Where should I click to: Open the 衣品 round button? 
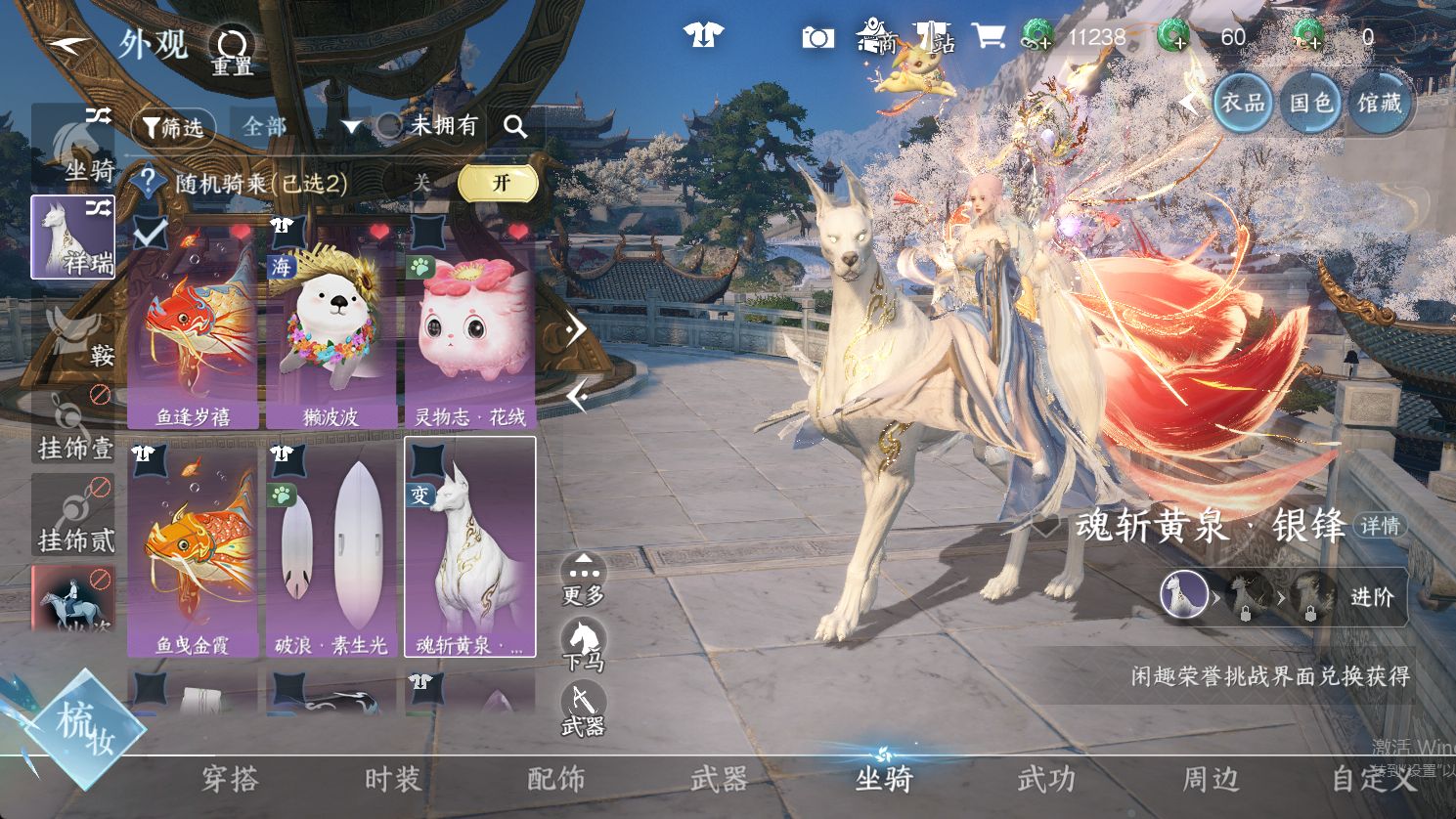[x=1243, y=102]
